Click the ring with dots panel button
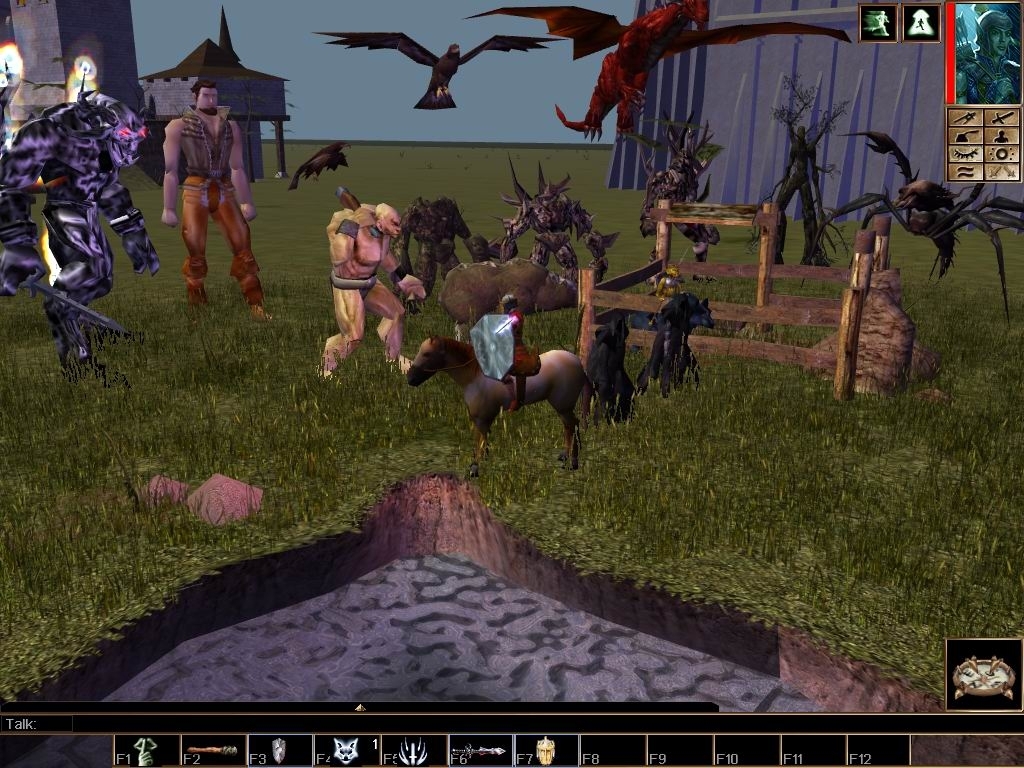 tap(1003, 154)
